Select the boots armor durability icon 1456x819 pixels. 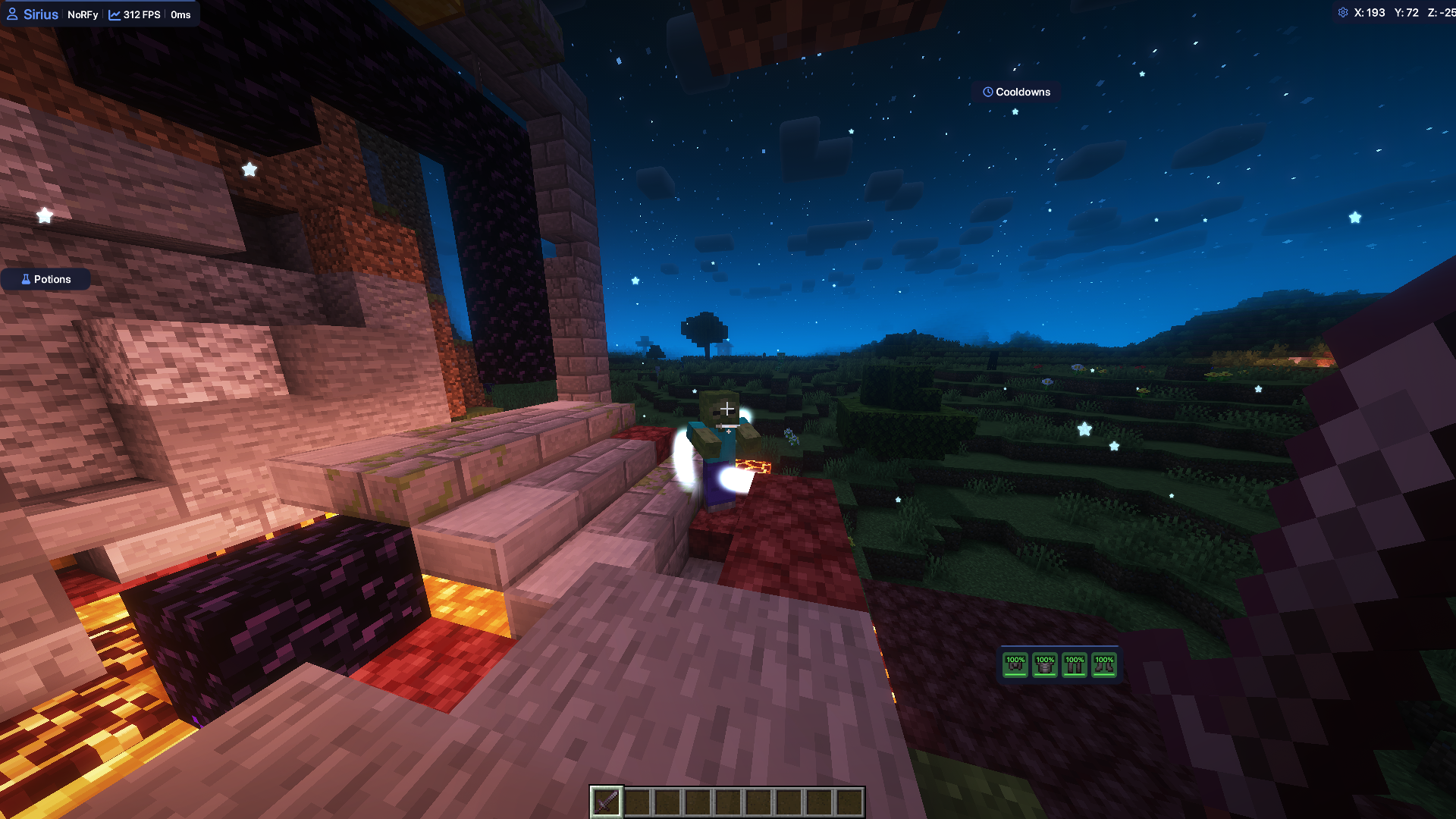[x=1104, y=664]
